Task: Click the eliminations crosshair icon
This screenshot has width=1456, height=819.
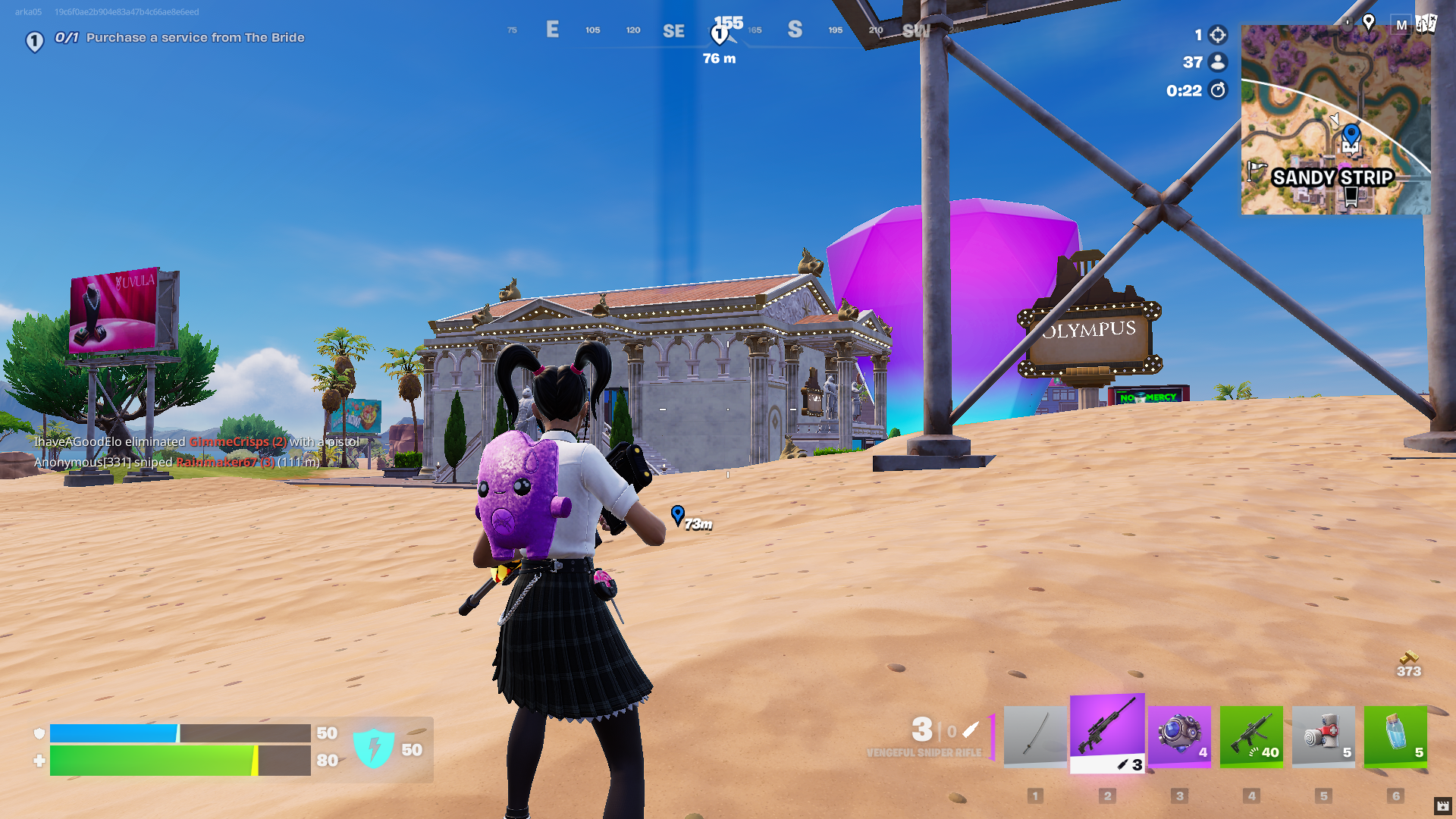Action: point(1217,34)
